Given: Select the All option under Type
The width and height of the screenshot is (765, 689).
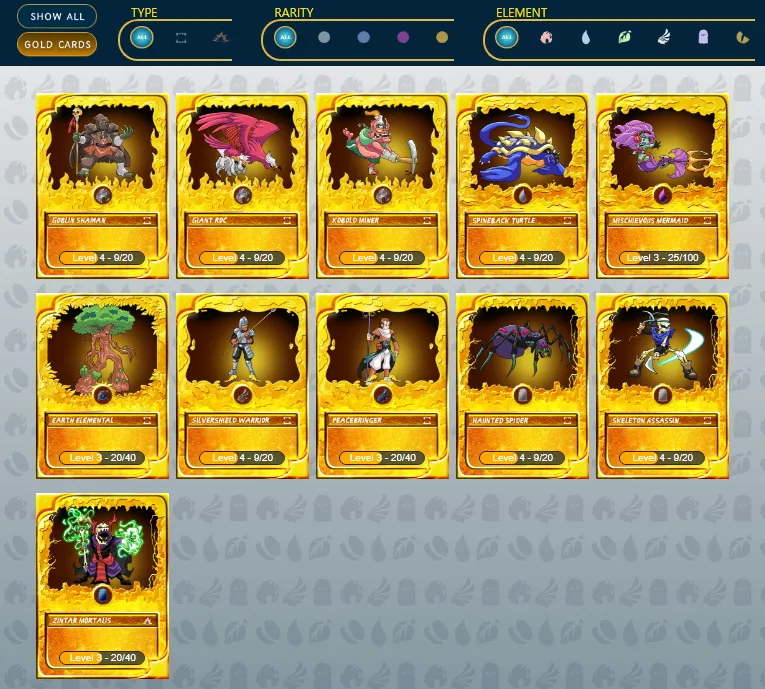Looking at the screenshot, I should [142, 38].
